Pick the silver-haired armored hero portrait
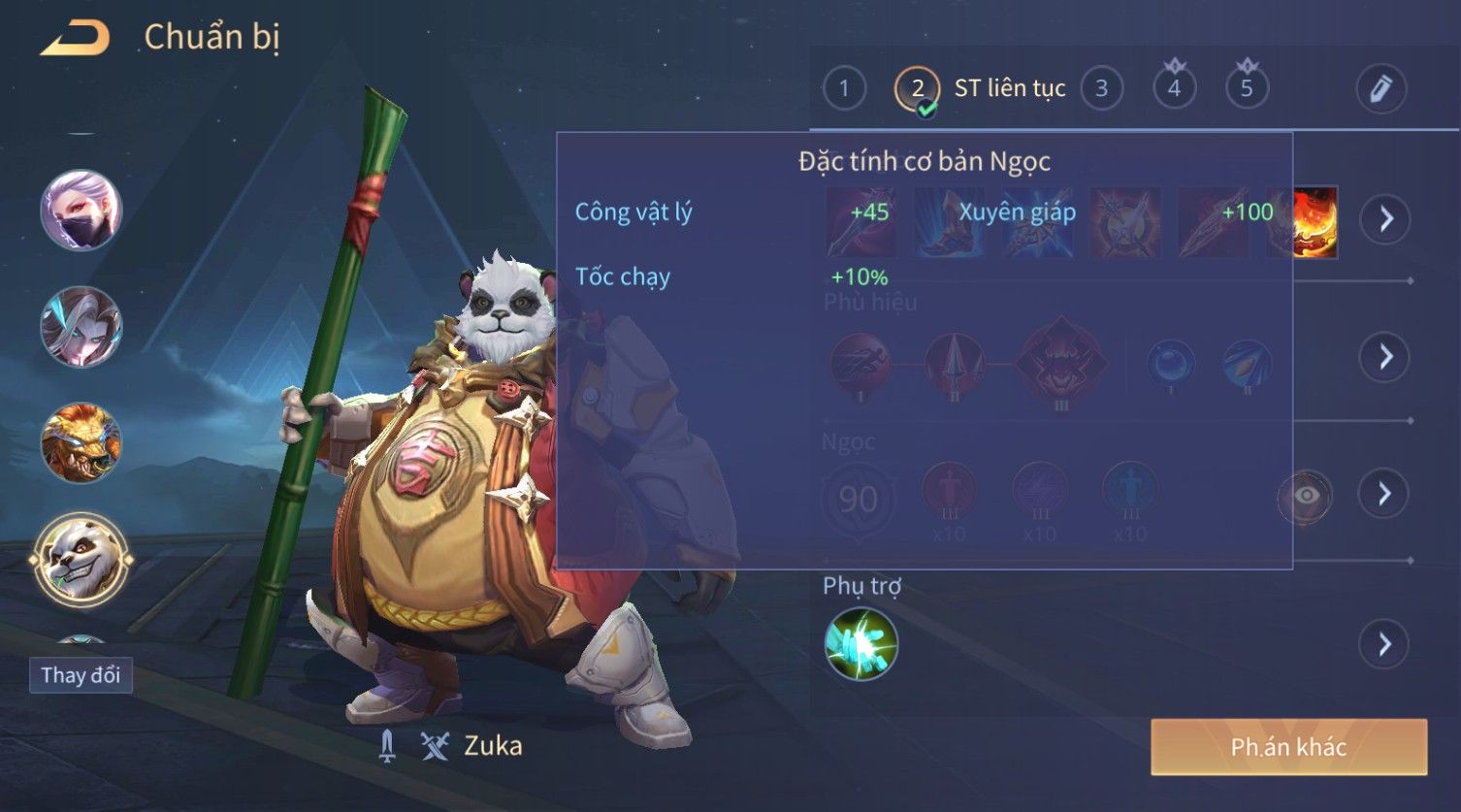This screenshot has width=1461, height=812. tap(81, 326)
